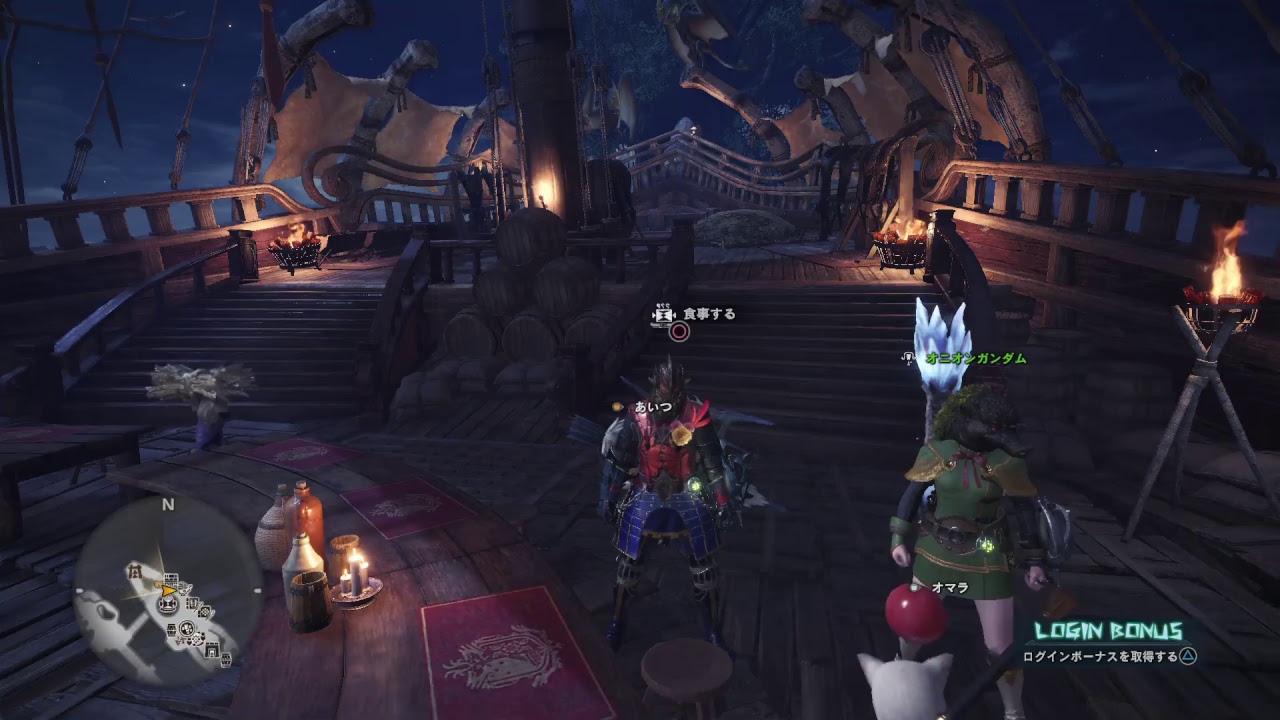The height and width of the screenshot is (720, 1280).
Task: Click the circle button prompt under 食事する
Action: pyautogui.click(x=678, y=332)
